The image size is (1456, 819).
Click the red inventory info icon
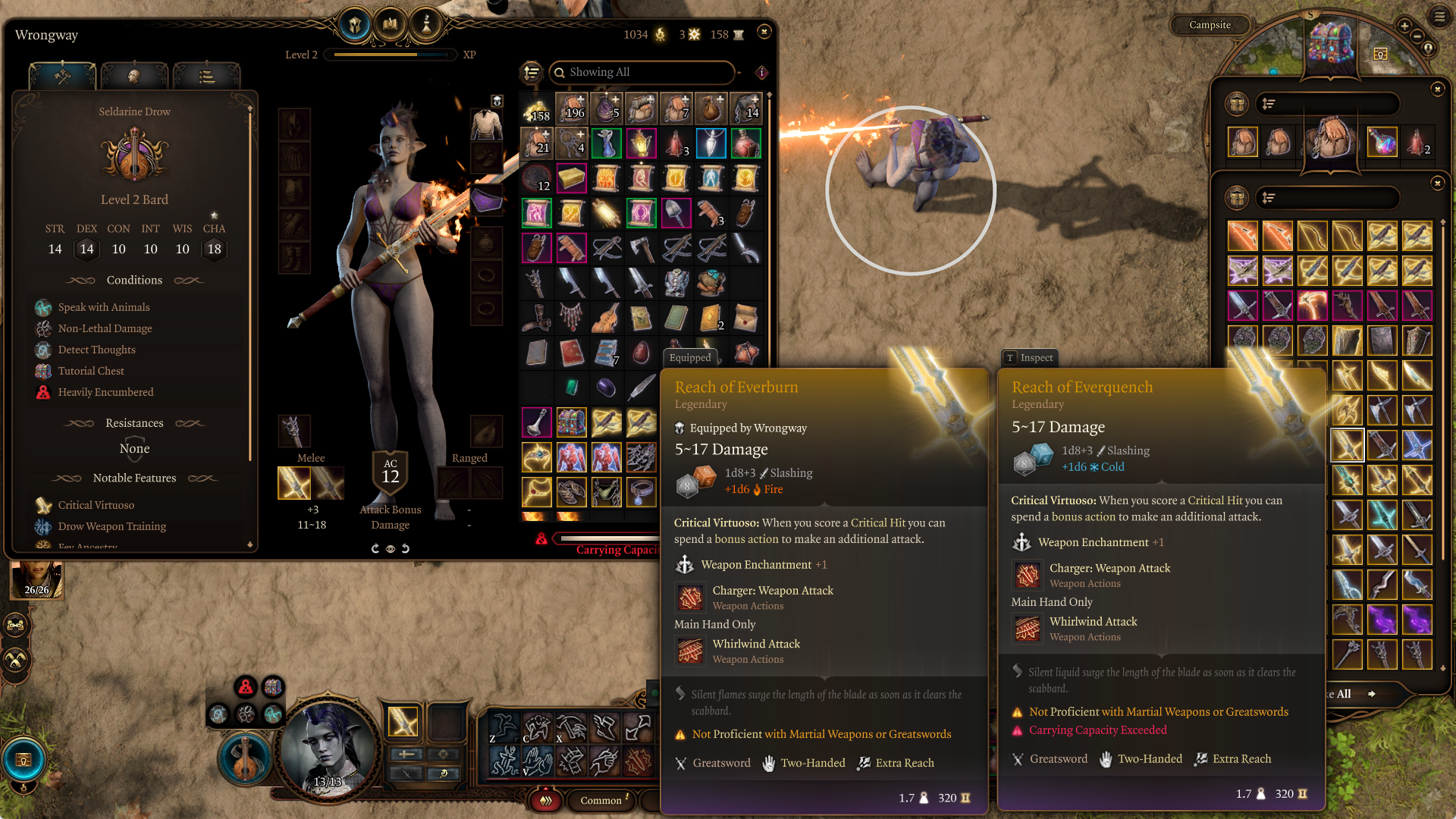(x=761, y=72)
